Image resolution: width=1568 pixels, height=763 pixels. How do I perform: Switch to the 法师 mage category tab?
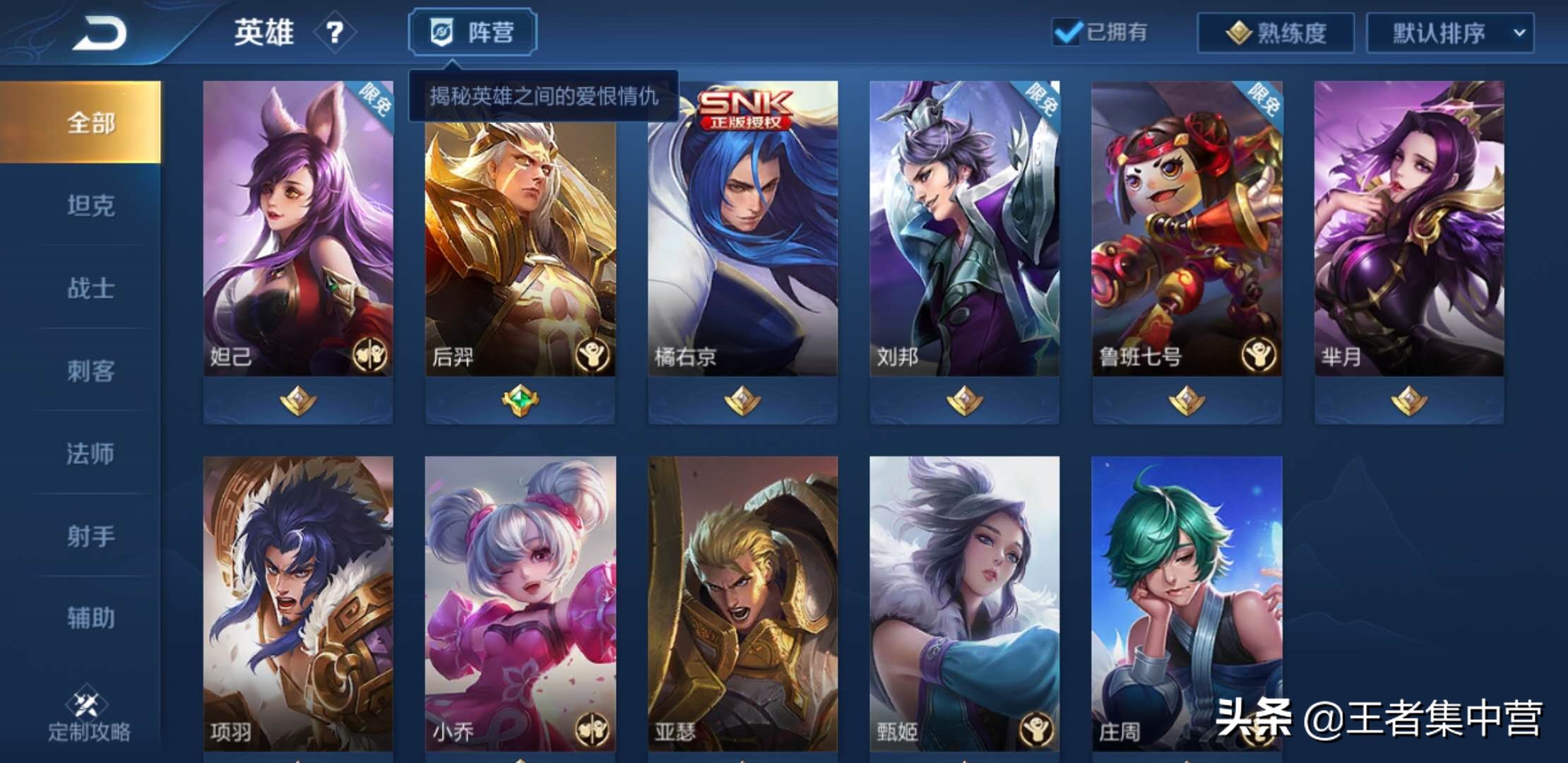point(91,455)
